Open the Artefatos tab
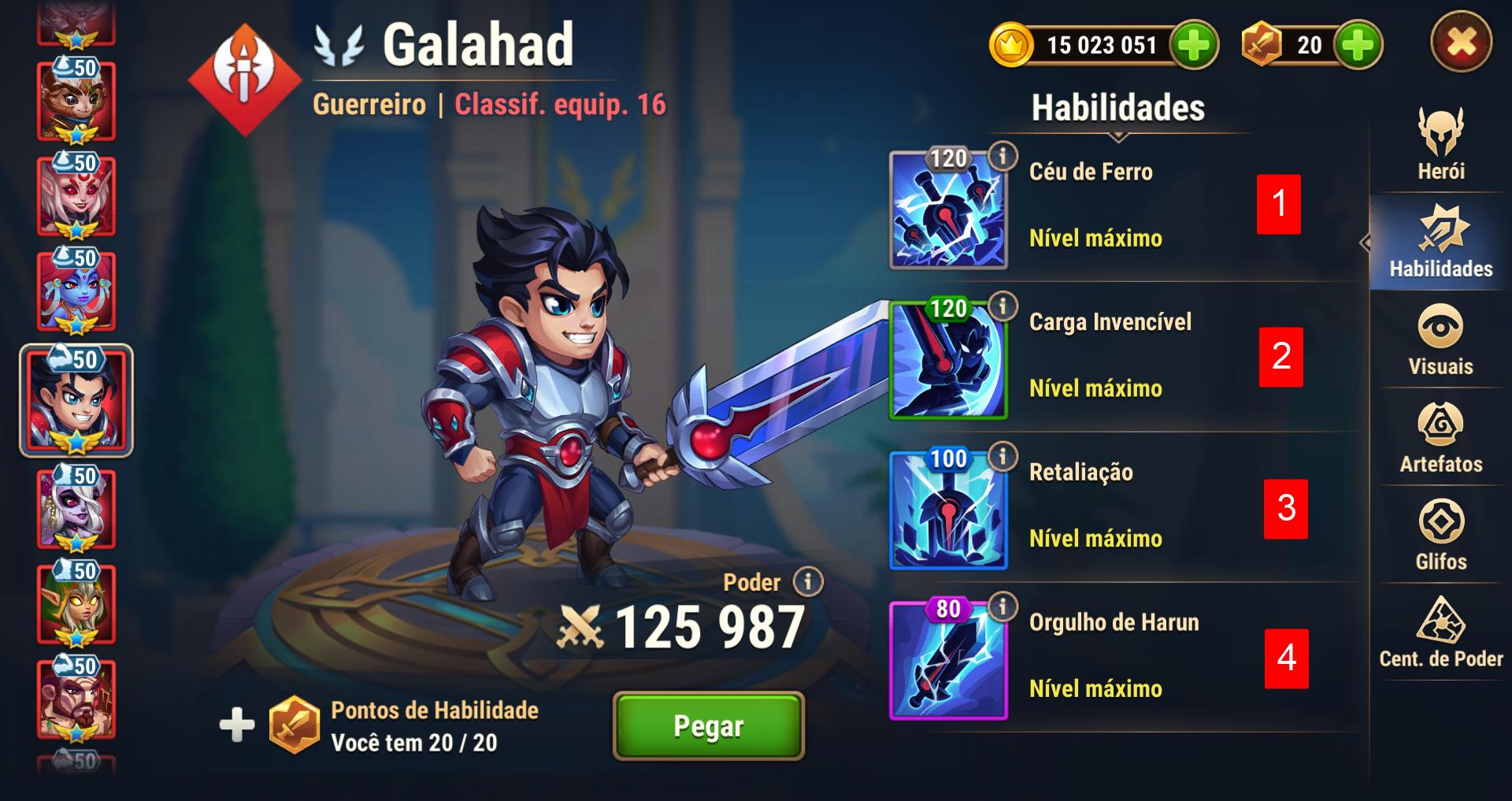This screenshot has width=1512, height=801. pos(1440,437)
